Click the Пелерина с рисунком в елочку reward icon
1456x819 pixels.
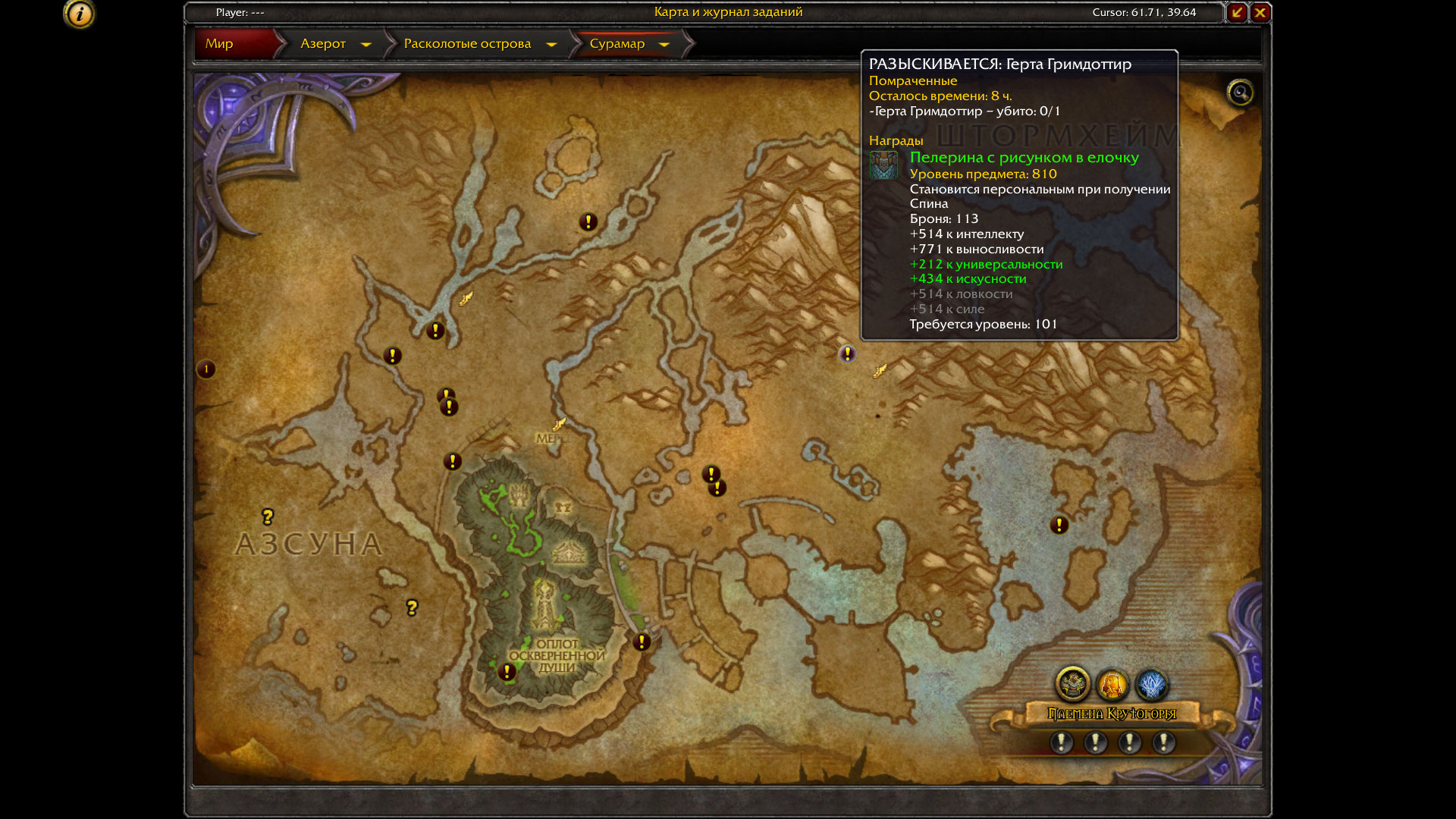(883, 165)
